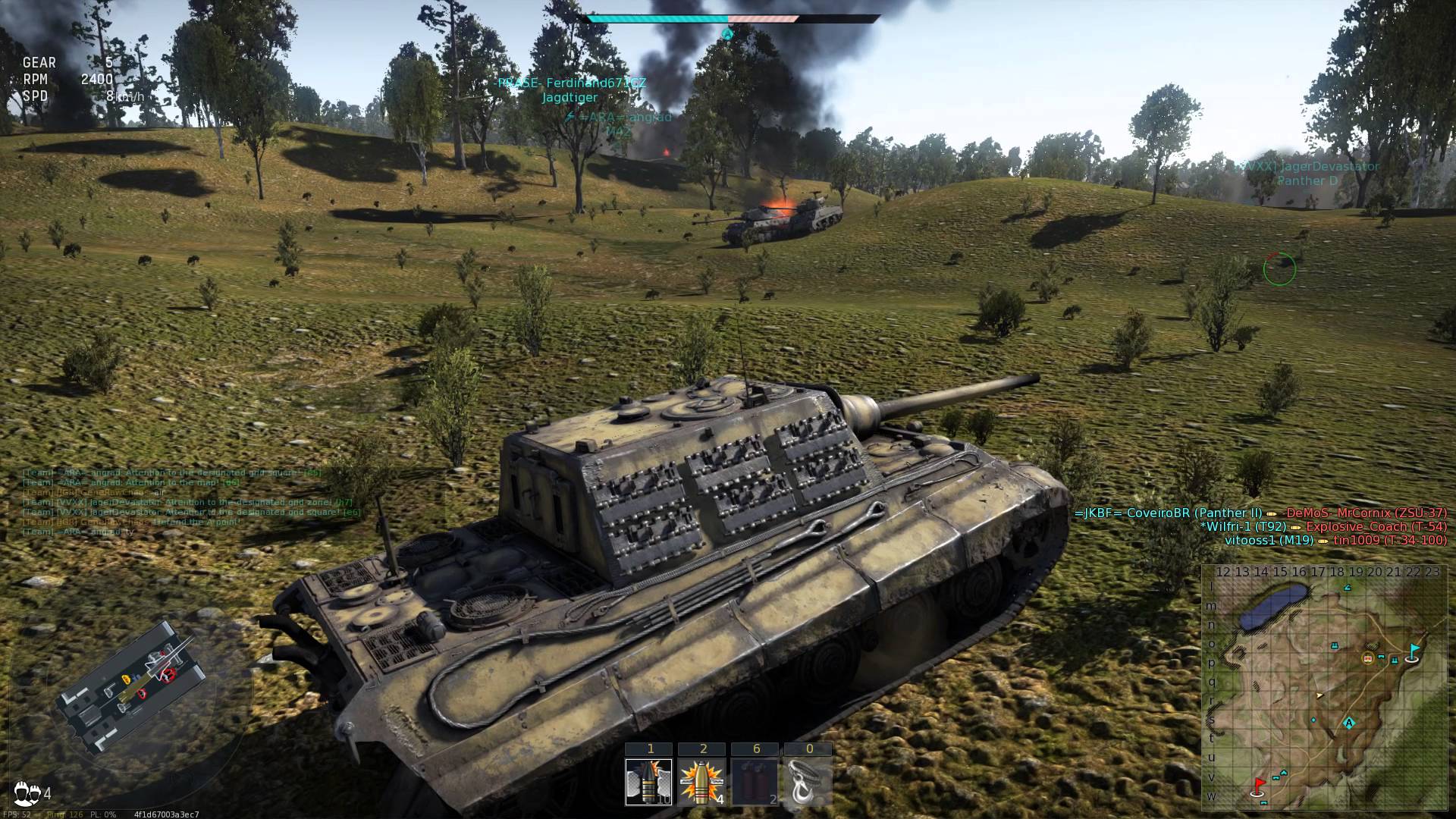Switch to the high-explosive shell slot
This screenshot has width=1456, height=819.
coord(702,782)
